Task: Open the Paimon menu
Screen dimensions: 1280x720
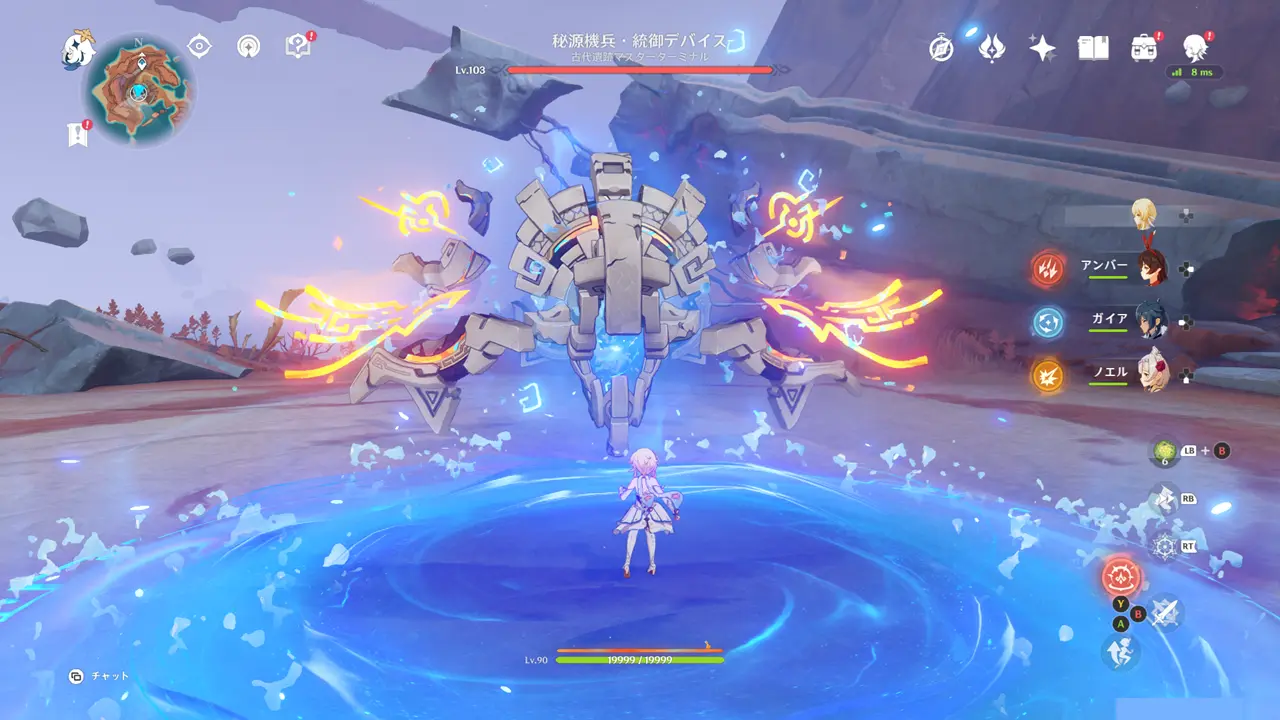Action: [x=78, y=47]
